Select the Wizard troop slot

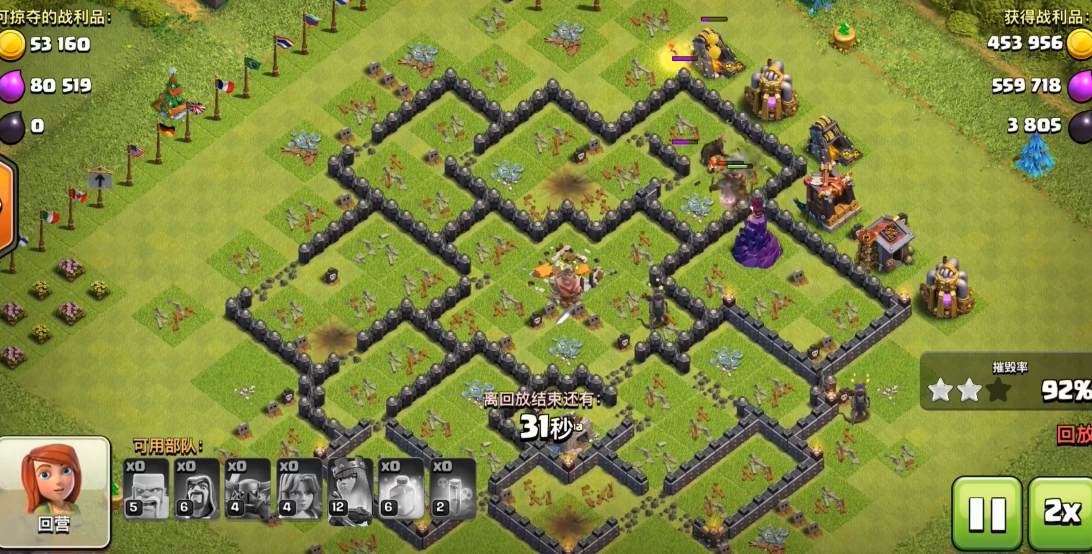point(197,489)
